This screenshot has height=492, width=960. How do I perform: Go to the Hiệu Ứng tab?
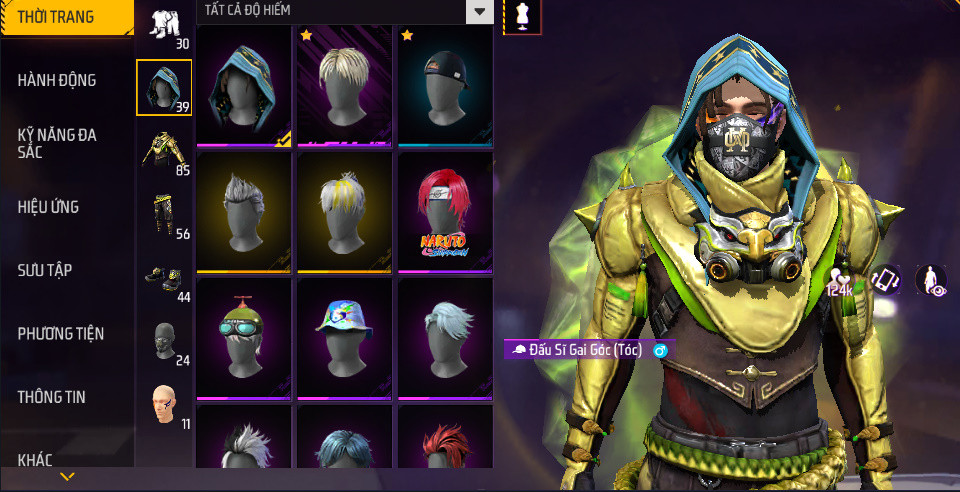coord(48,207)
